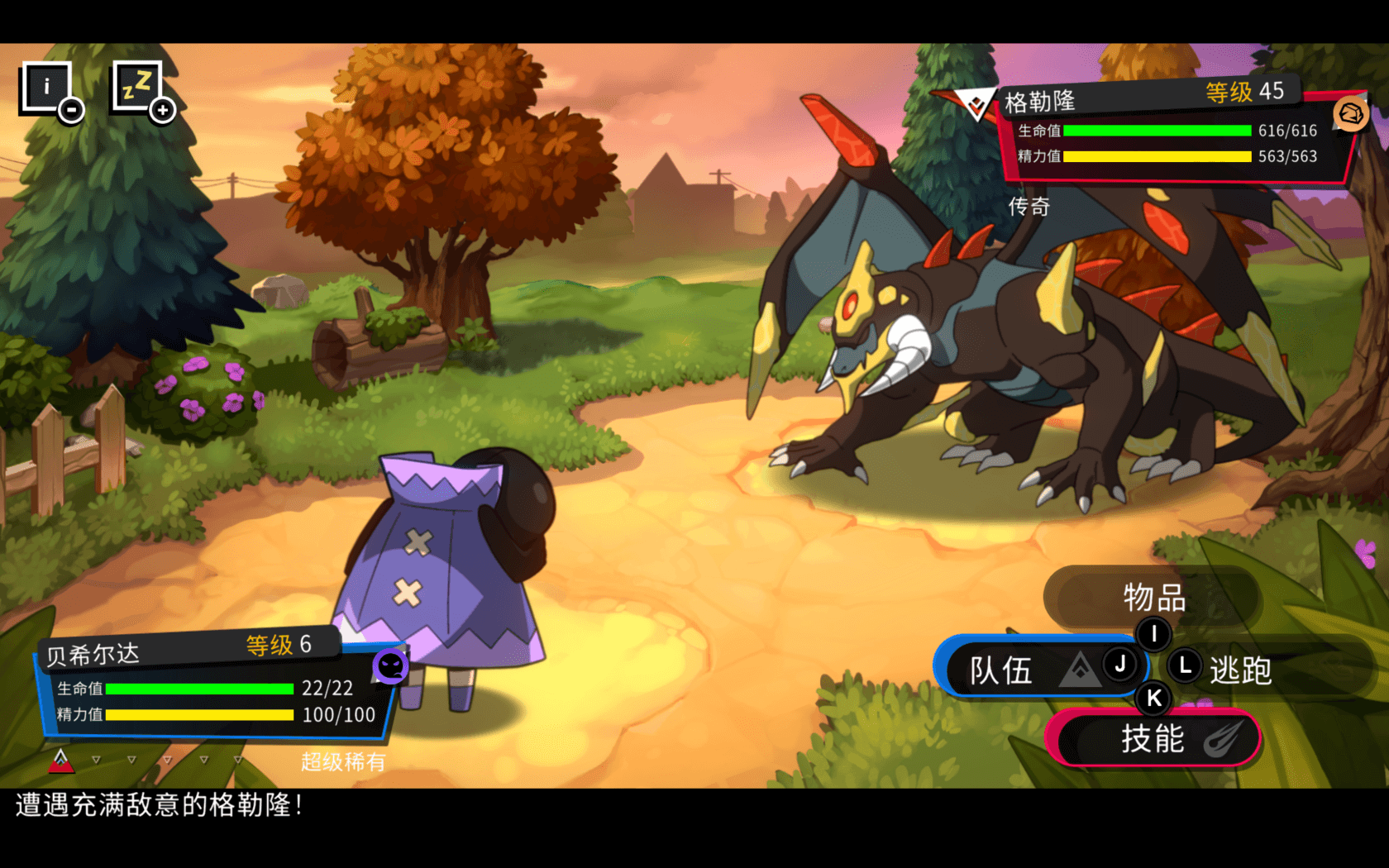Screen dimensions: 1389x868
Task: Toggle the info panel icon
Action: [48, 87]
